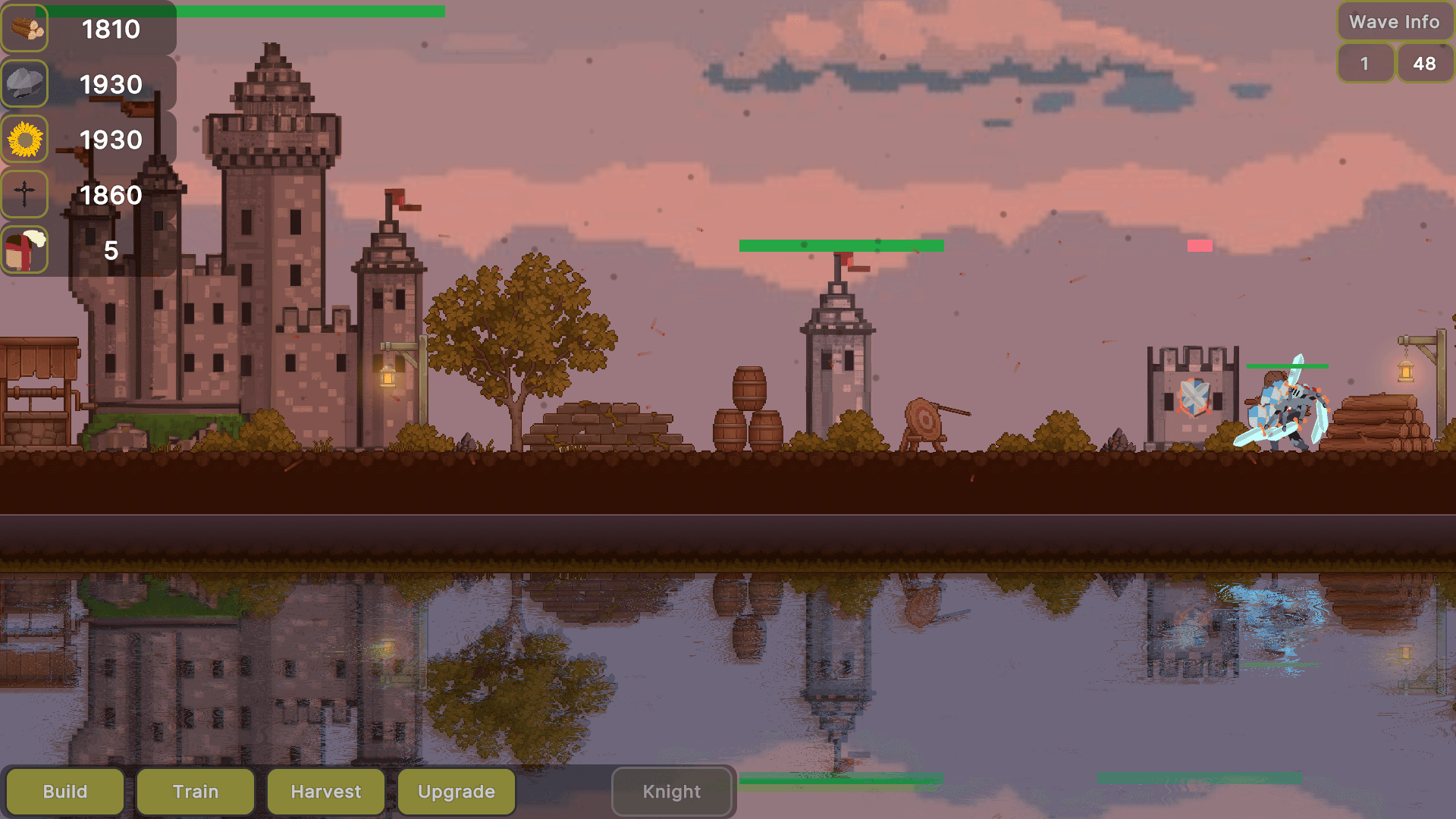This screenshot has height=819, width=1456.
Task: Click the tower's green health bar
Action: pyautogui.click(x=840, y=244)
